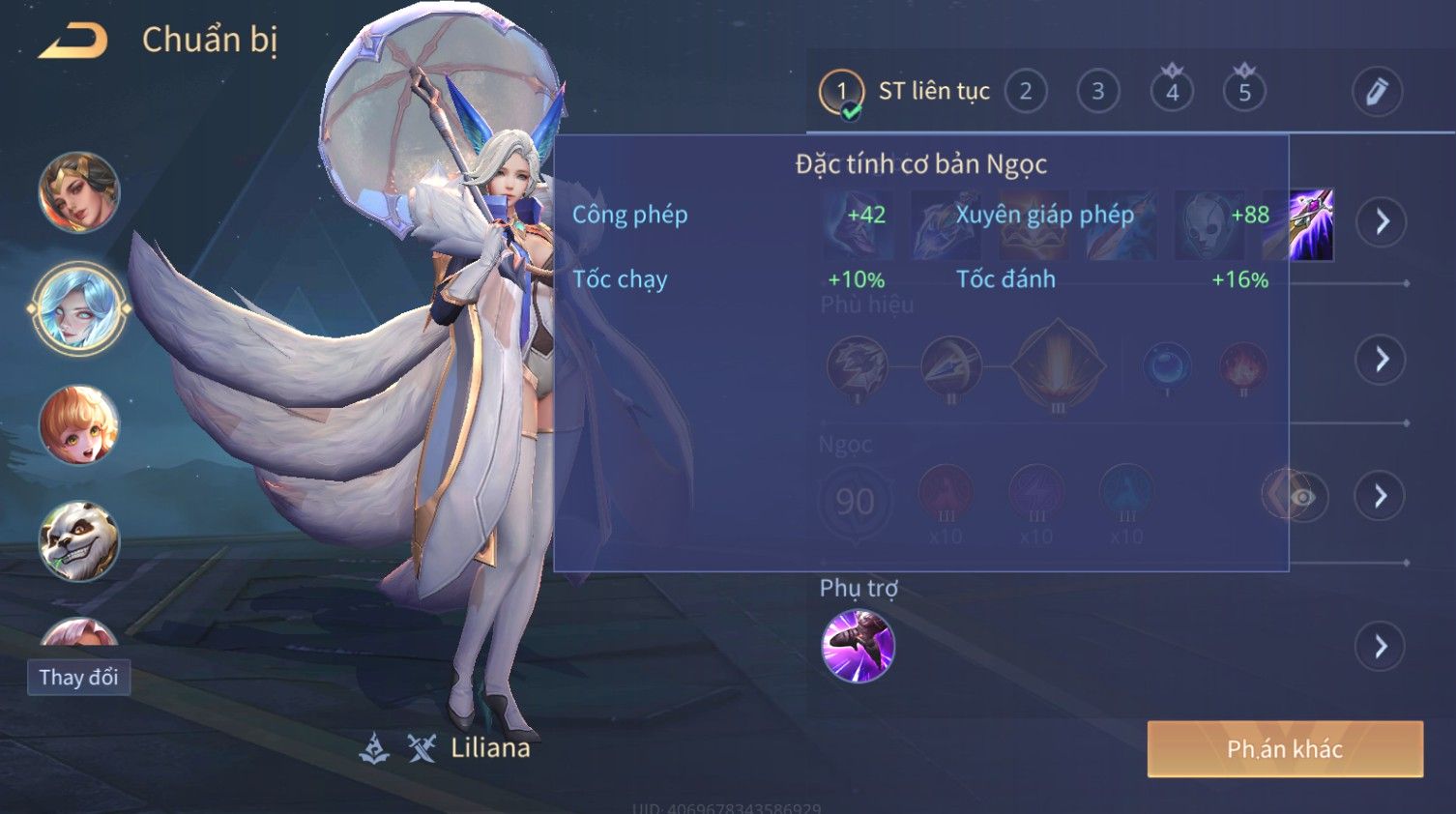Viewport: 1456px width, 814px height.
Task: Choose preset slot 5
Action: [1244, 92]
